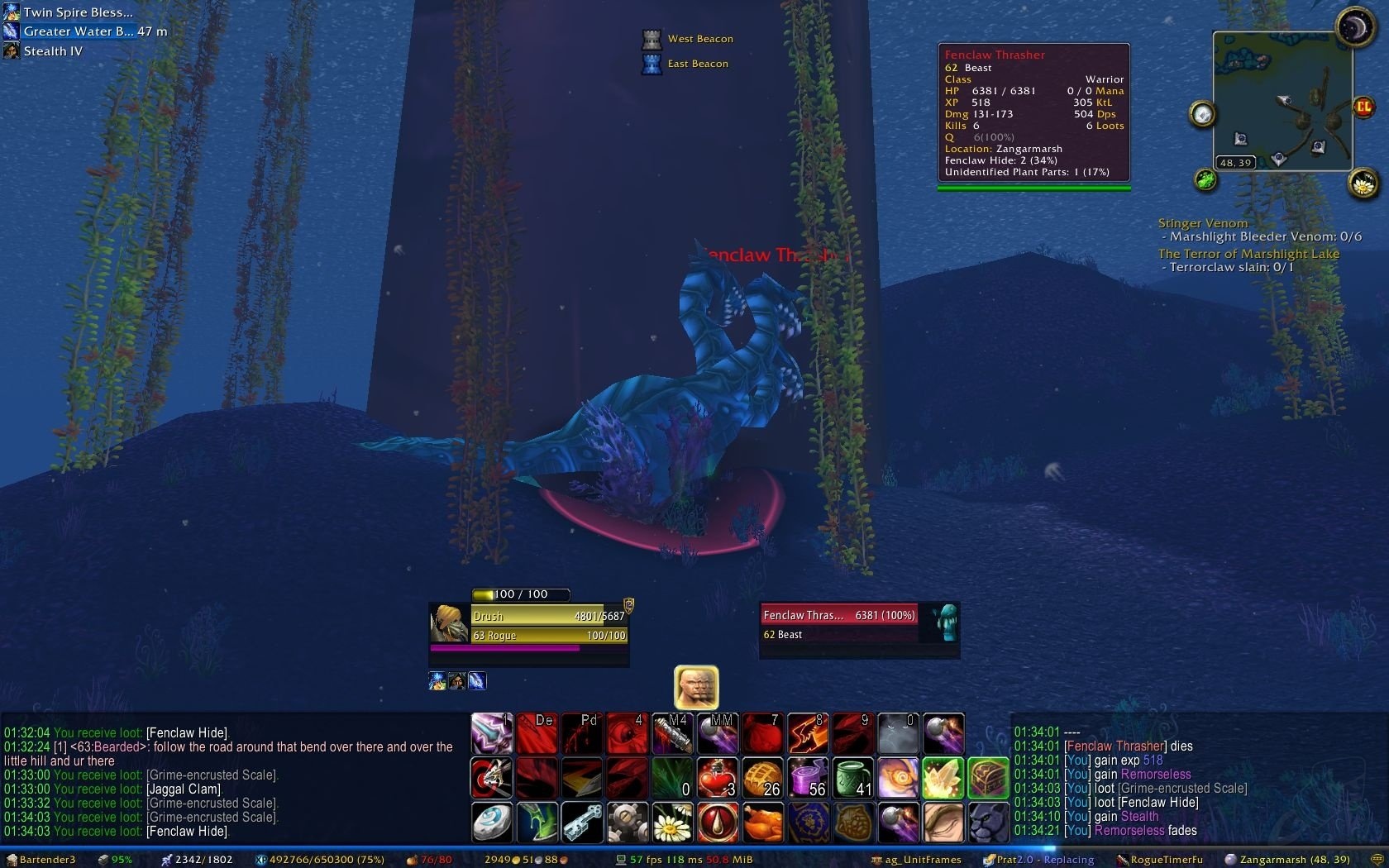Image resolution: width=1389 pixels, height=868 pixels.
Task: Drink from the green mug slot
Action: click(x=852, y=778)
